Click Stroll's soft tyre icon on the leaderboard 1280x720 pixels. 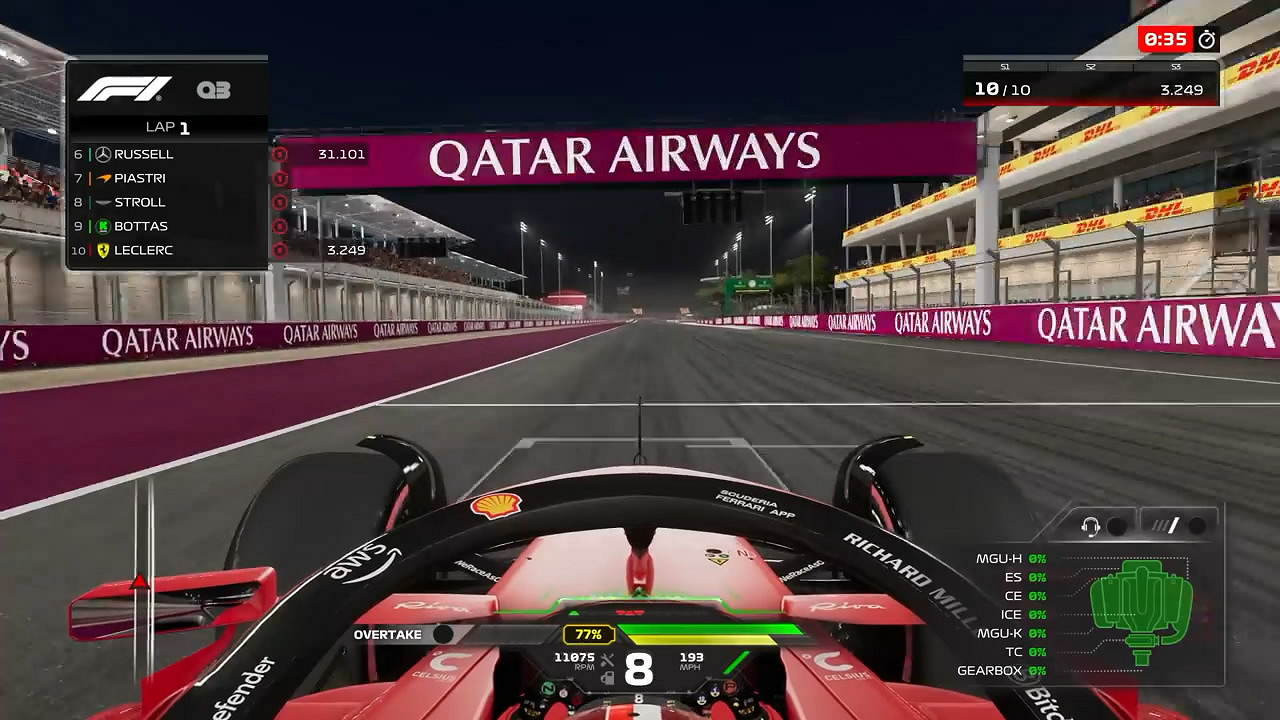click(x=281, y=202)
